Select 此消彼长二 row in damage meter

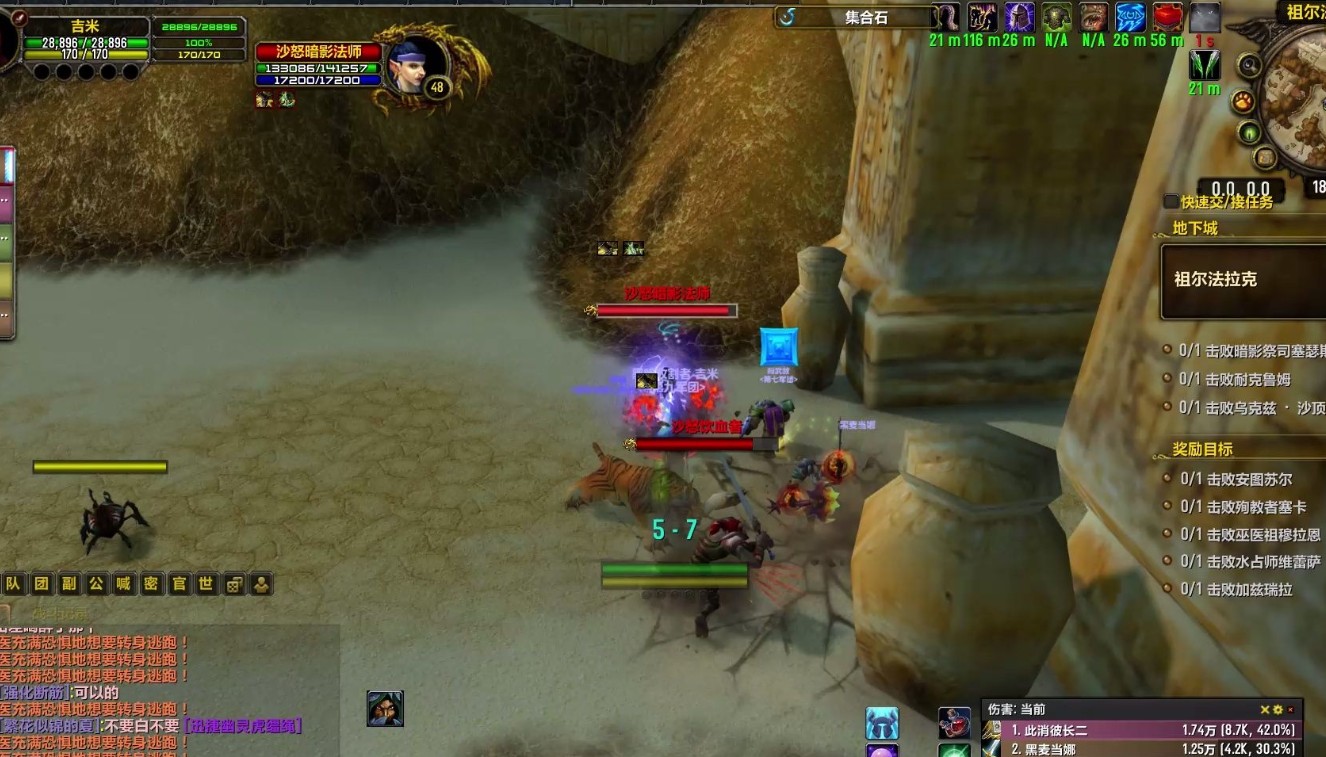click(x=1140, y=730)
